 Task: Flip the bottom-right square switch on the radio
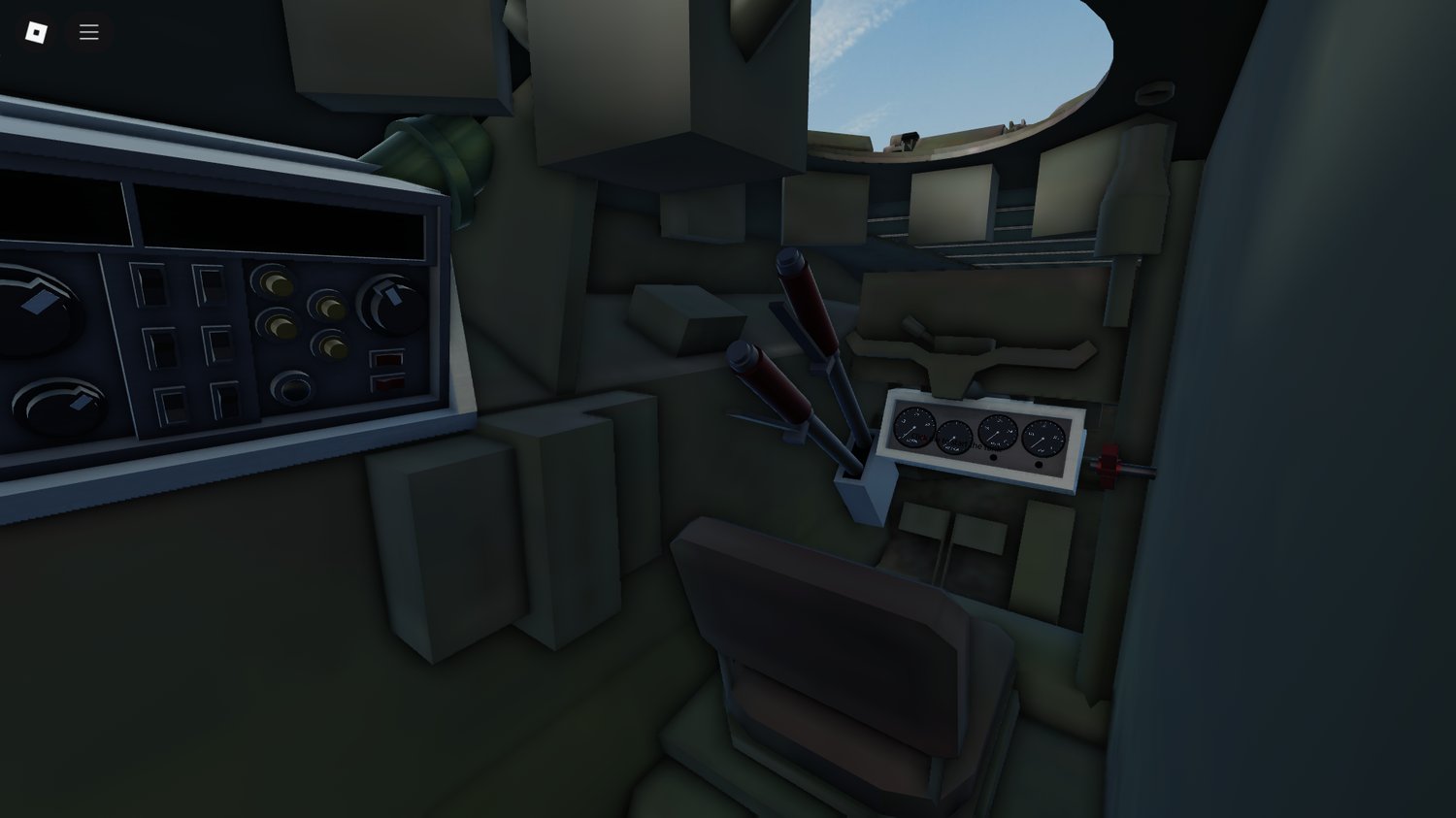coord(225,401)
